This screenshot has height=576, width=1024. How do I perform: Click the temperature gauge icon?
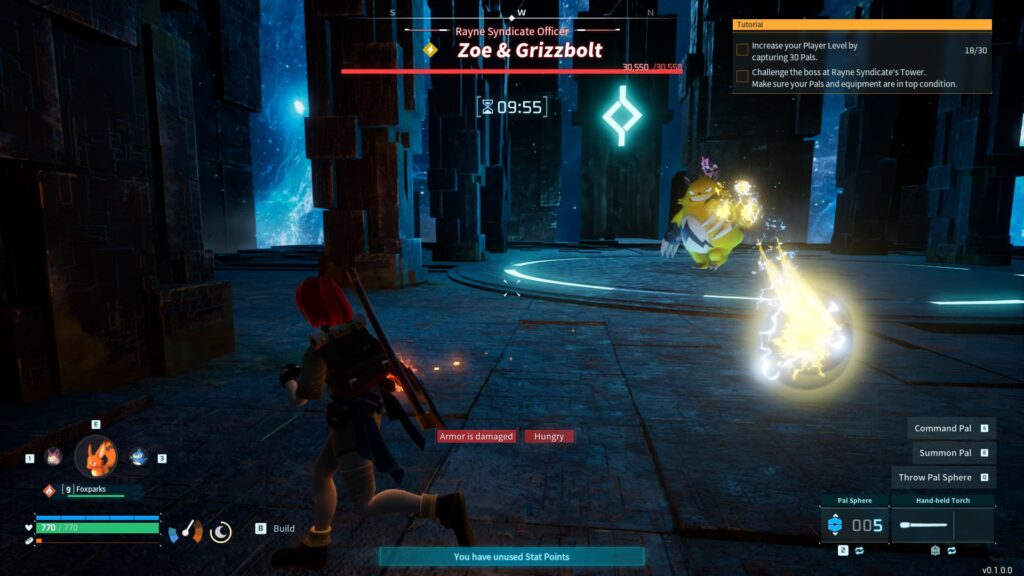(x=185, y=532)
